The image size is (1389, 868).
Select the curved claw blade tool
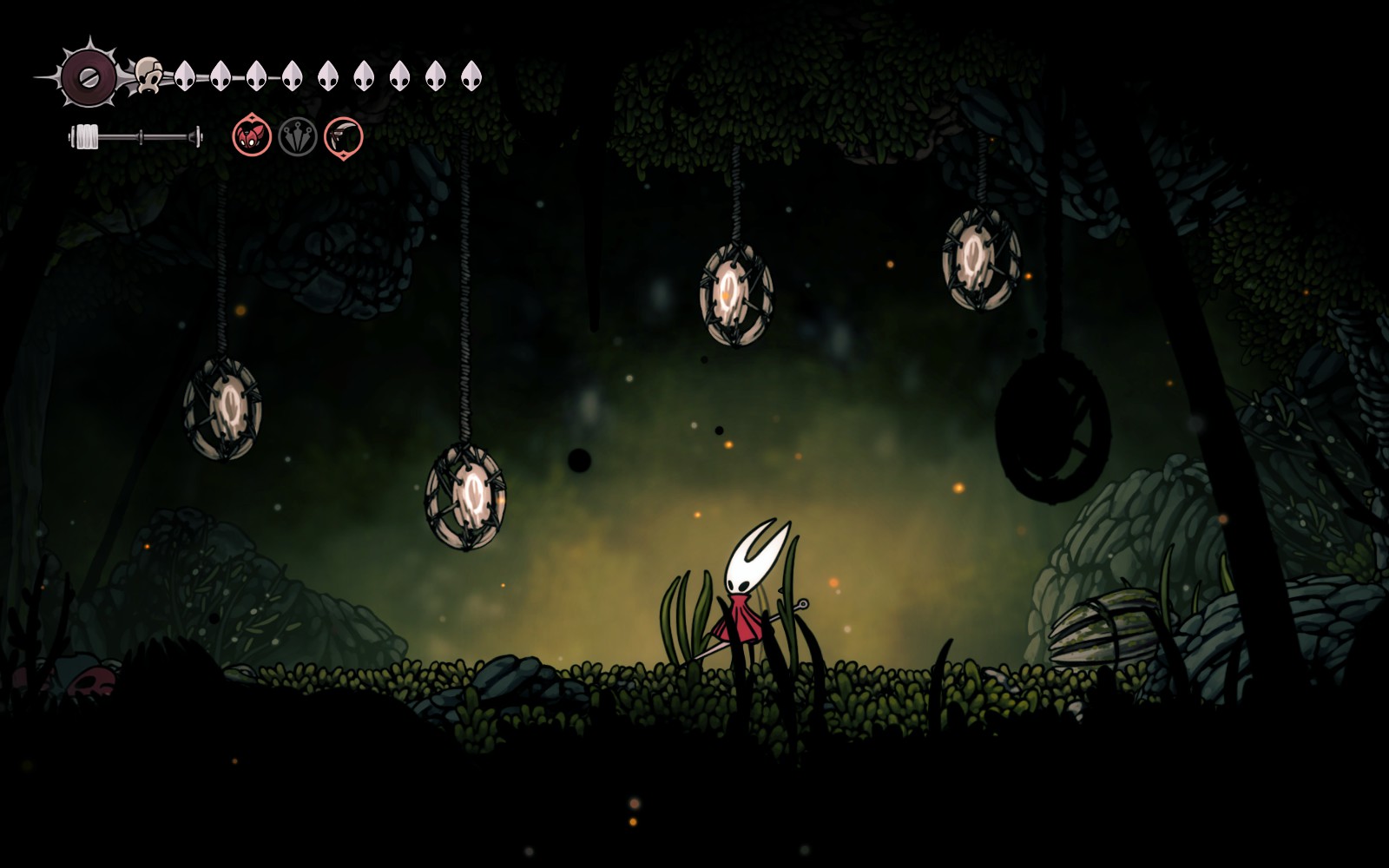[344, 137]
